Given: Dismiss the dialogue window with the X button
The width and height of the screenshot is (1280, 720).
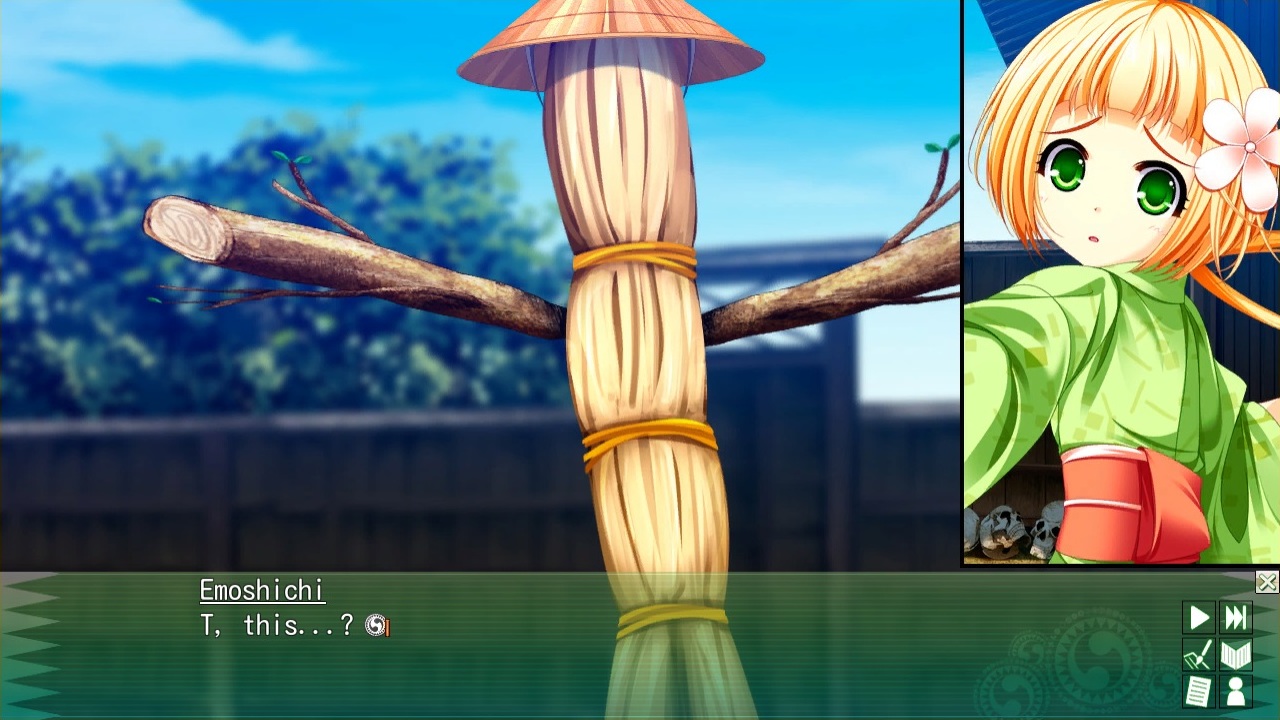Looking at the screenshot, I should coord(1268,581).
